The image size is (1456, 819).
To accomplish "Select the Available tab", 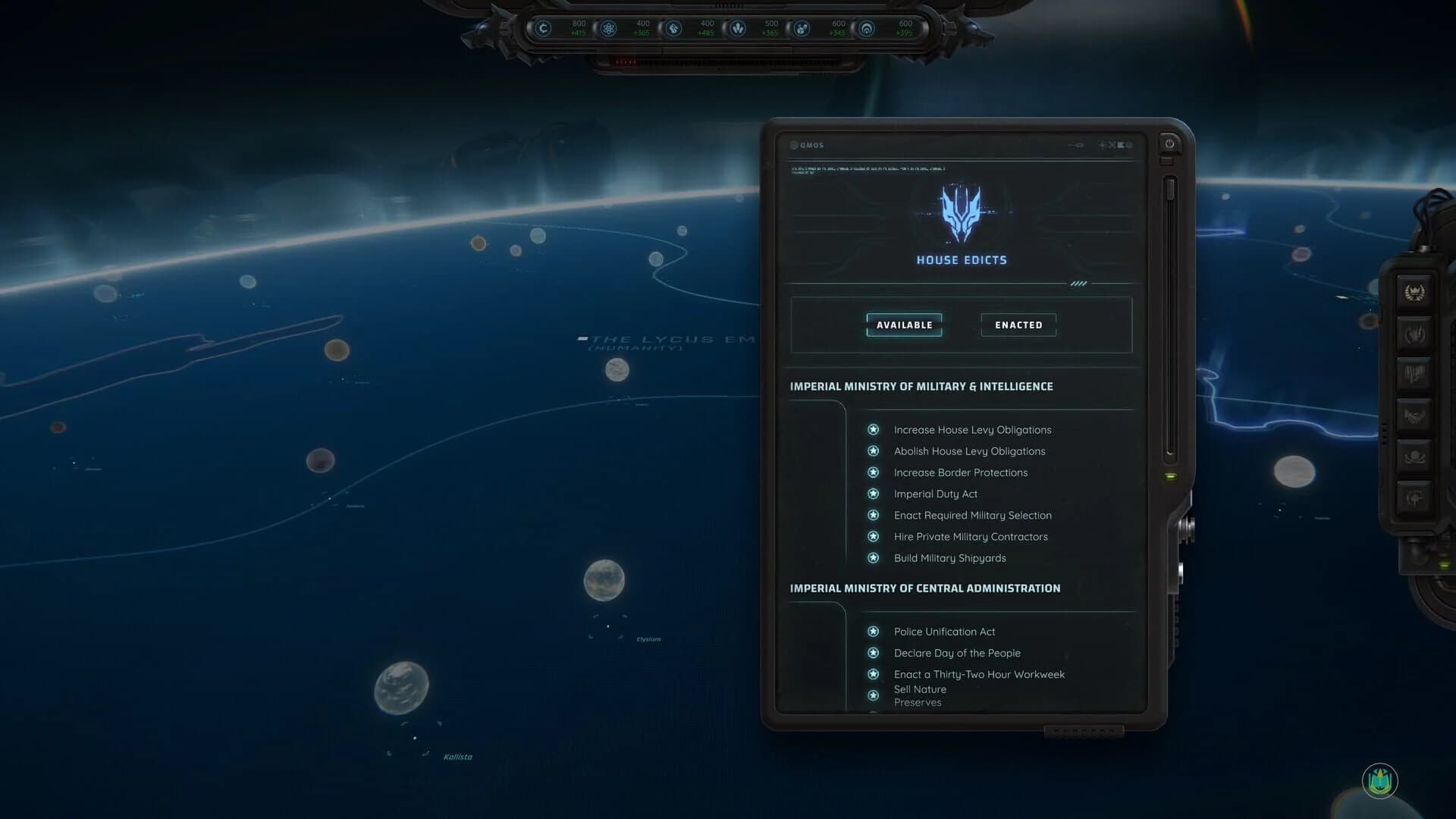I will click(x=905, y=325).
